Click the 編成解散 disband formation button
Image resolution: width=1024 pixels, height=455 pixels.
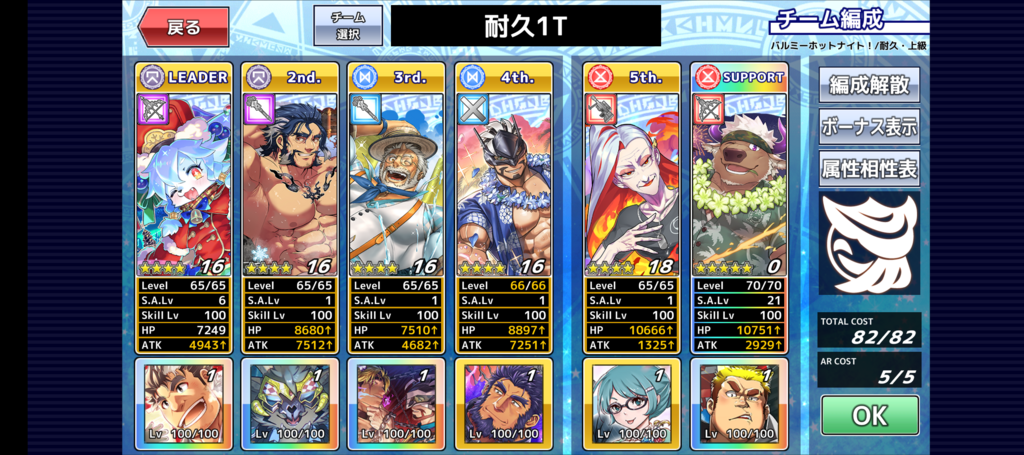868,84
